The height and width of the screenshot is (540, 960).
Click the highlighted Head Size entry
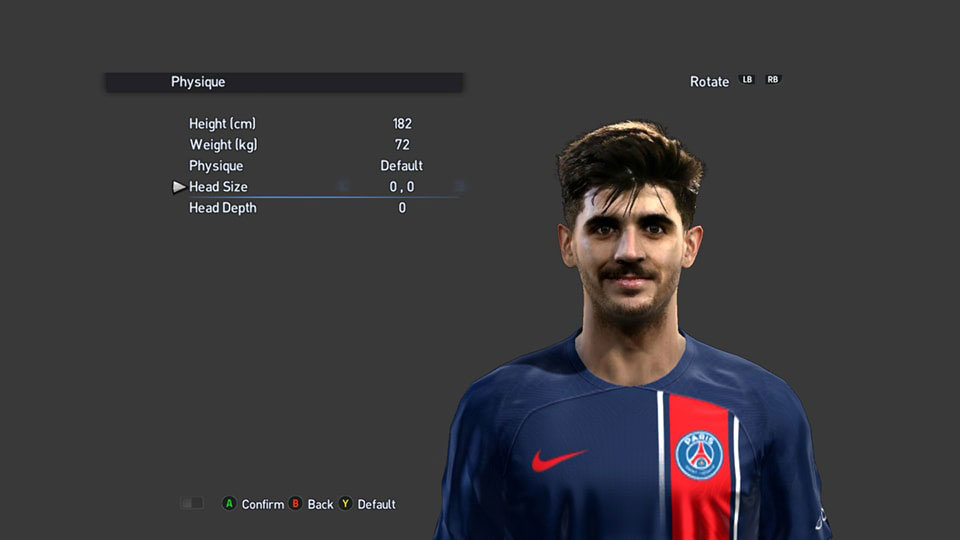pos(218,187)
